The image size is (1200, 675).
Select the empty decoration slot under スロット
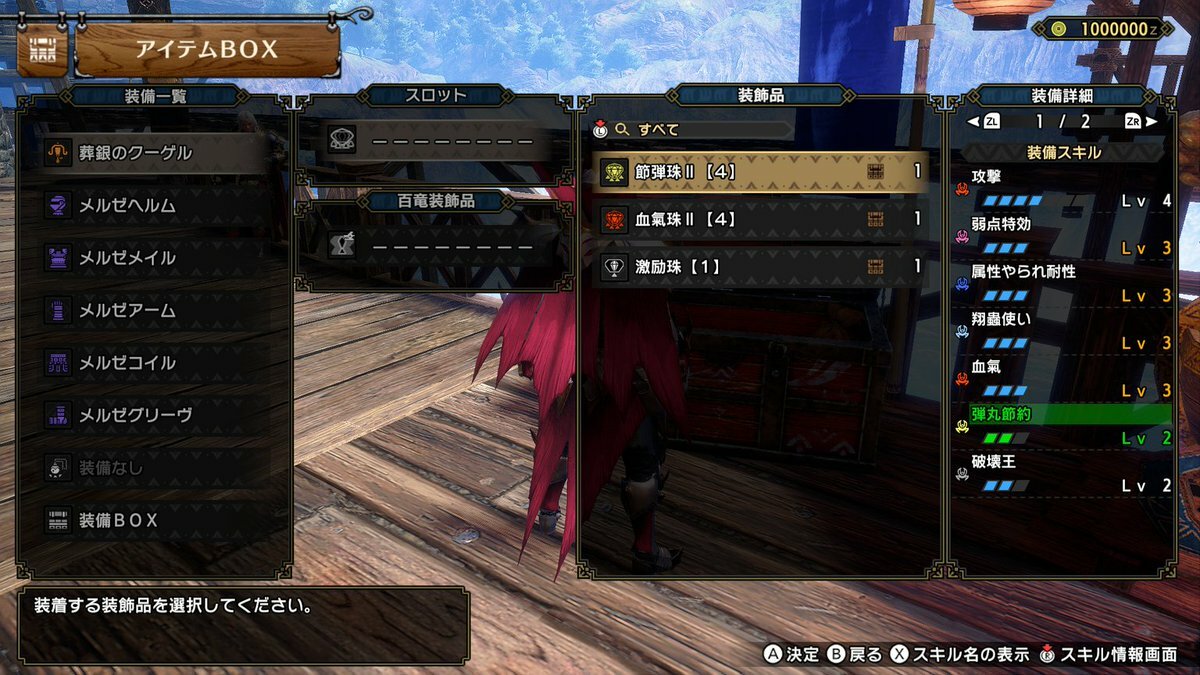click(x=436, y=141)
